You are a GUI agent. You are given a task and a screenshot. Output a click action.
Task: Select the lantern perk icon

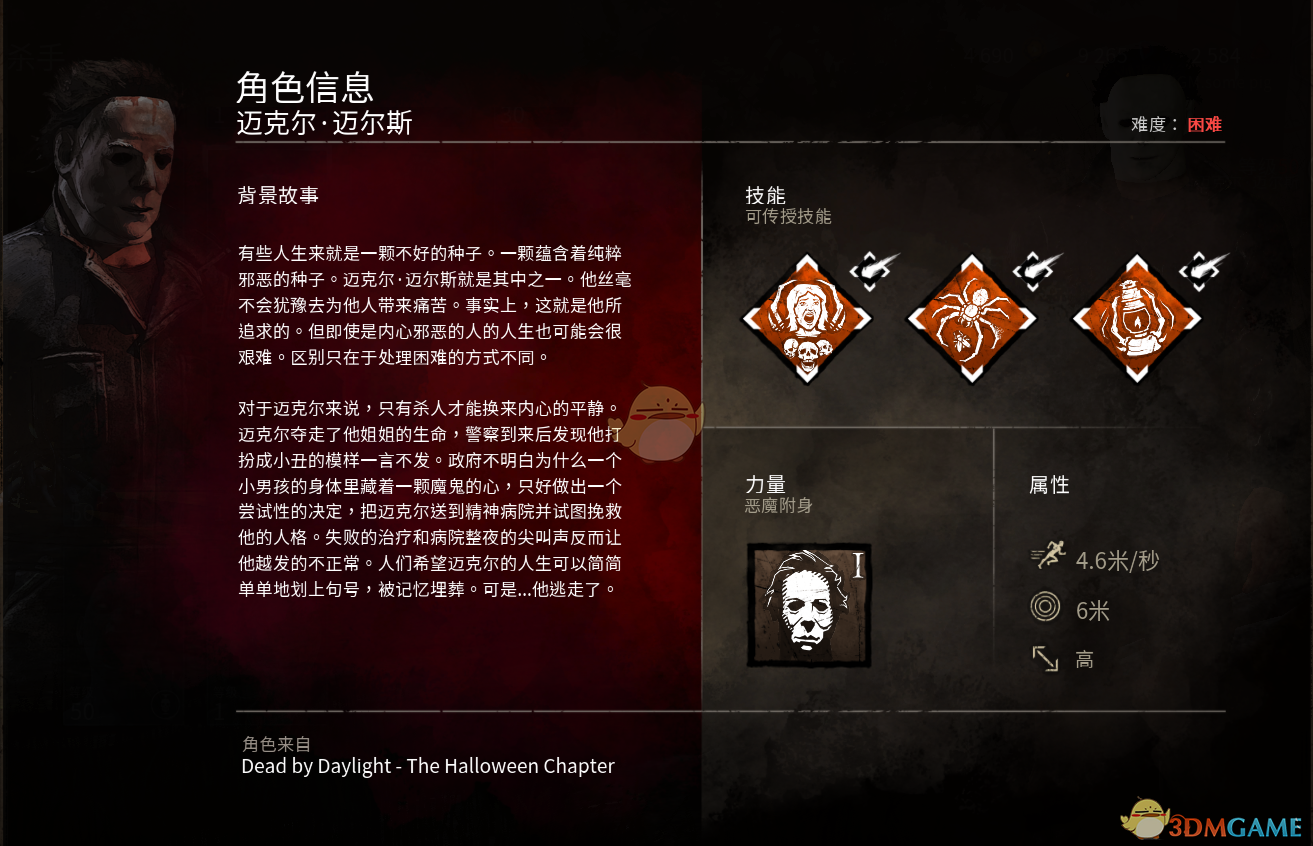[x=1137, y=317]
